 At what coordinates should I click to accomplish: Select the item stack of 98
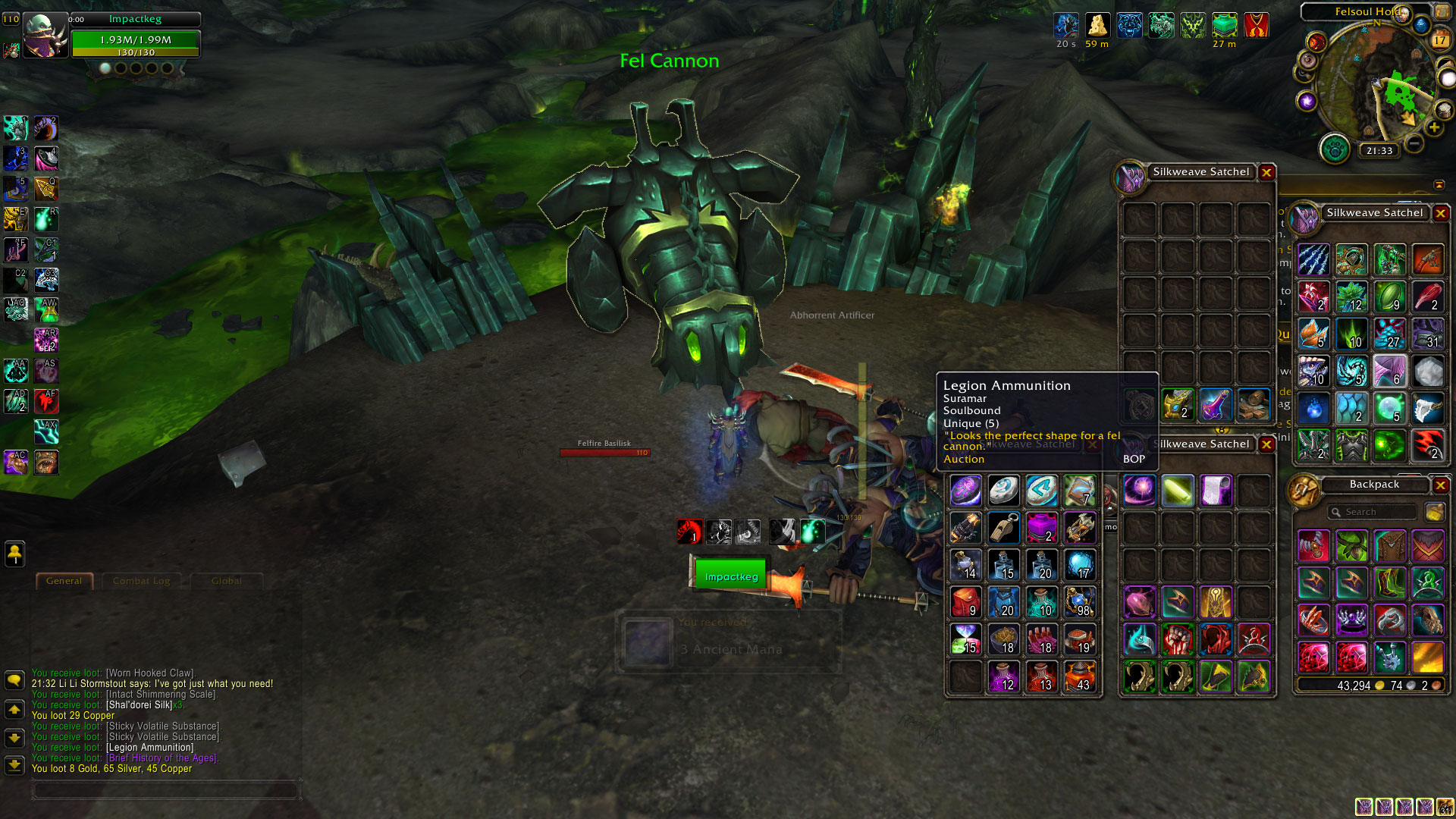(x=1080, y=603)
